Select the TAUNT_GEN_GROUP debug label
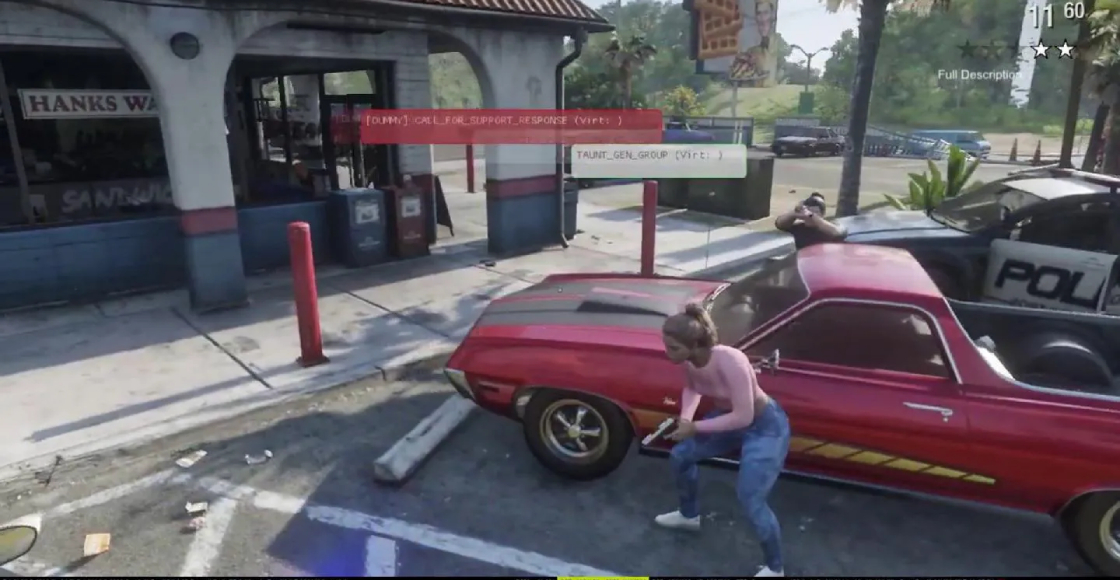The image size is (1120, 580). 658,160
